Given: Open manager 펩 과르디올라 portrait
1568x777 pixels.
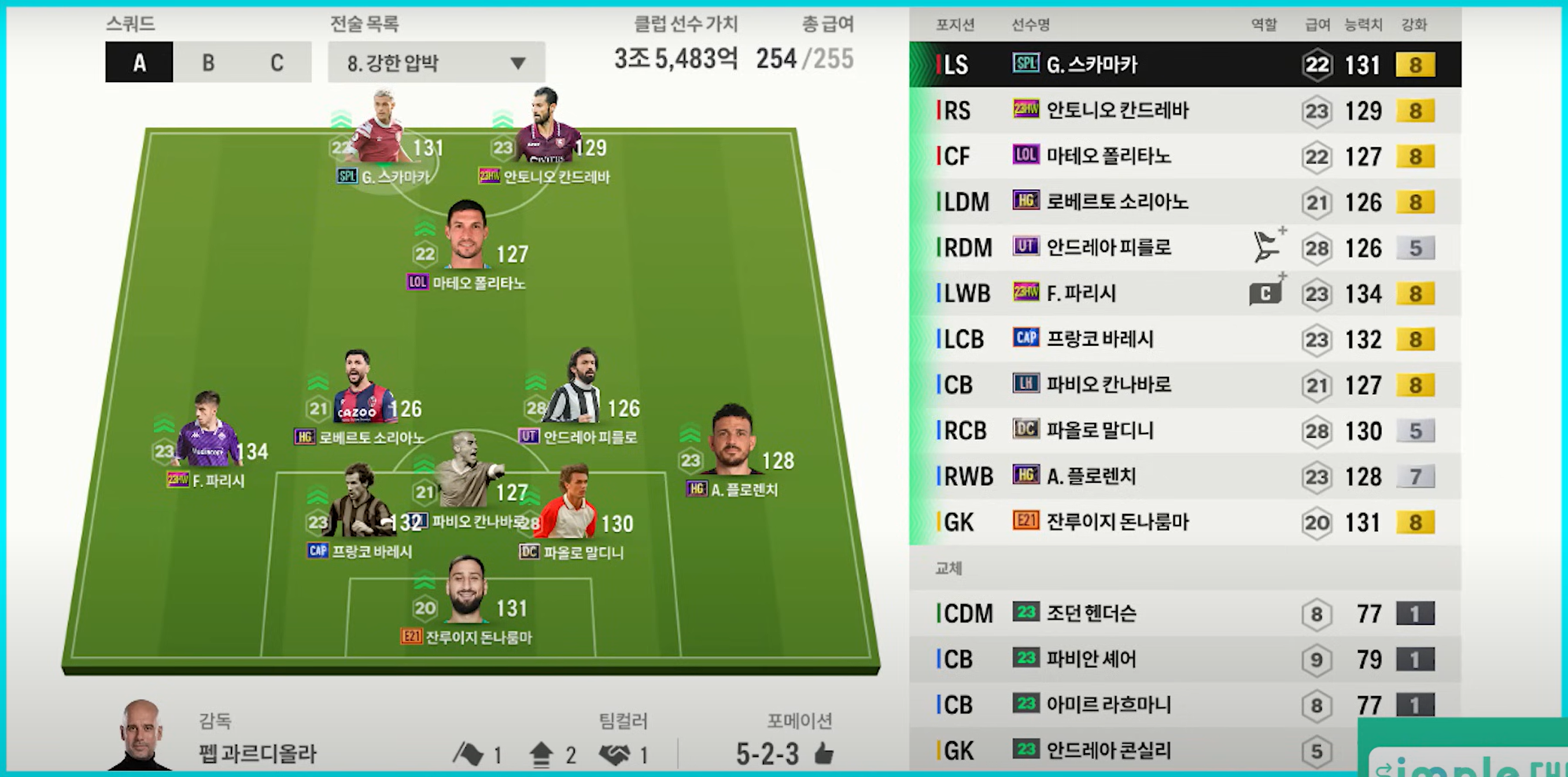Looking at the screenshot, I should click(141, 736).
